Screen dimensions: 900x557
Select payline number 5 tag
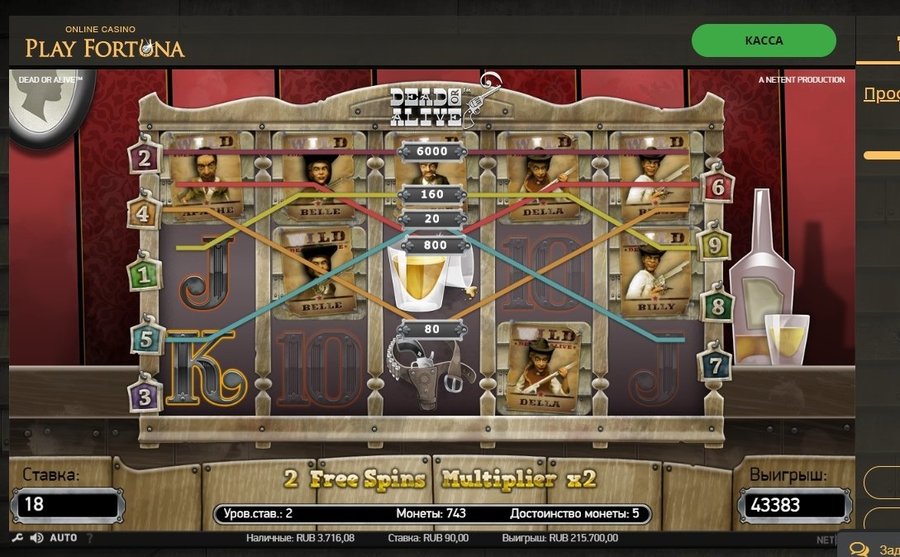coord(146,339)
